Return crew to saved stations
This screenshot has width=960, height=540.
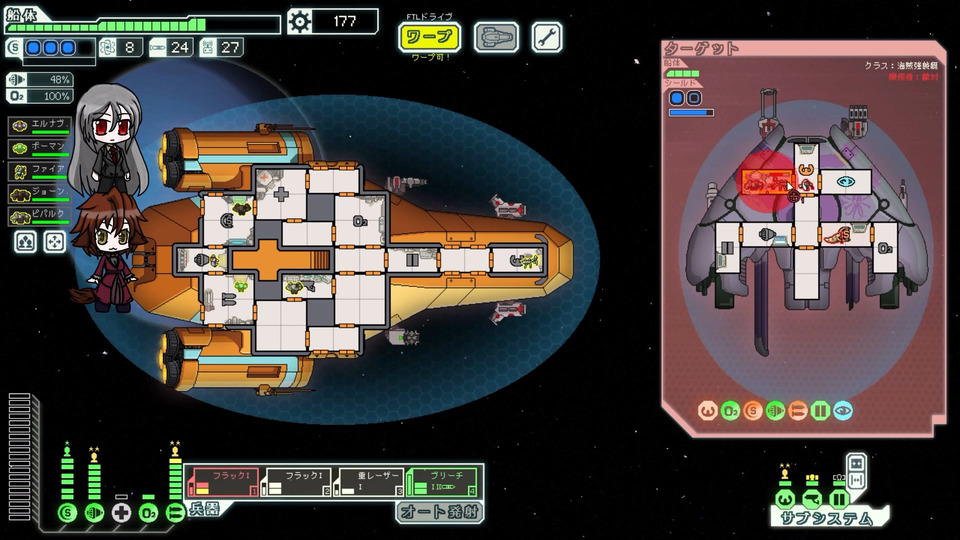[x=54, y=241]
